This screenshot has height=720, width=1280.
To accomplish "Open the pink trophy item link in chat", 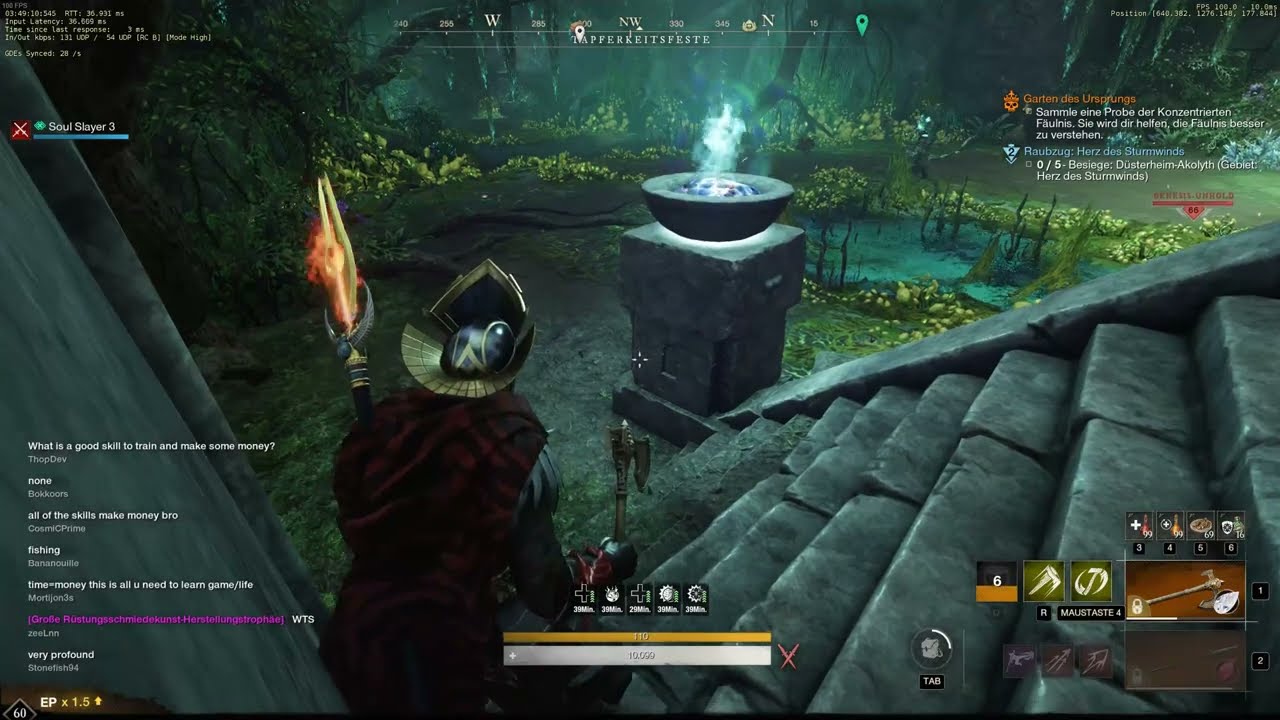I will pyautogui.click(x=156, y=620).
